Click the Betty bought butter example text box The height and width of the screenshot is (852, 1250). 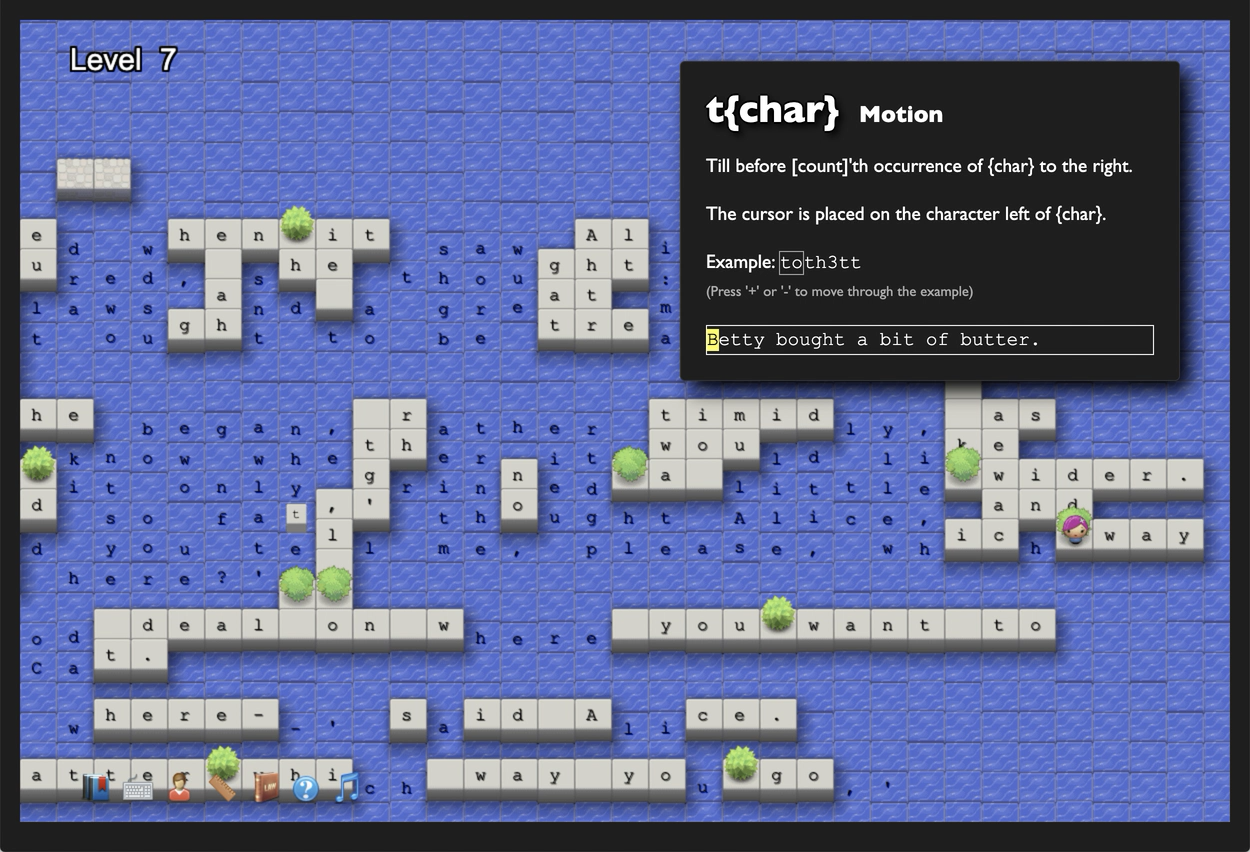coord(929,340)
